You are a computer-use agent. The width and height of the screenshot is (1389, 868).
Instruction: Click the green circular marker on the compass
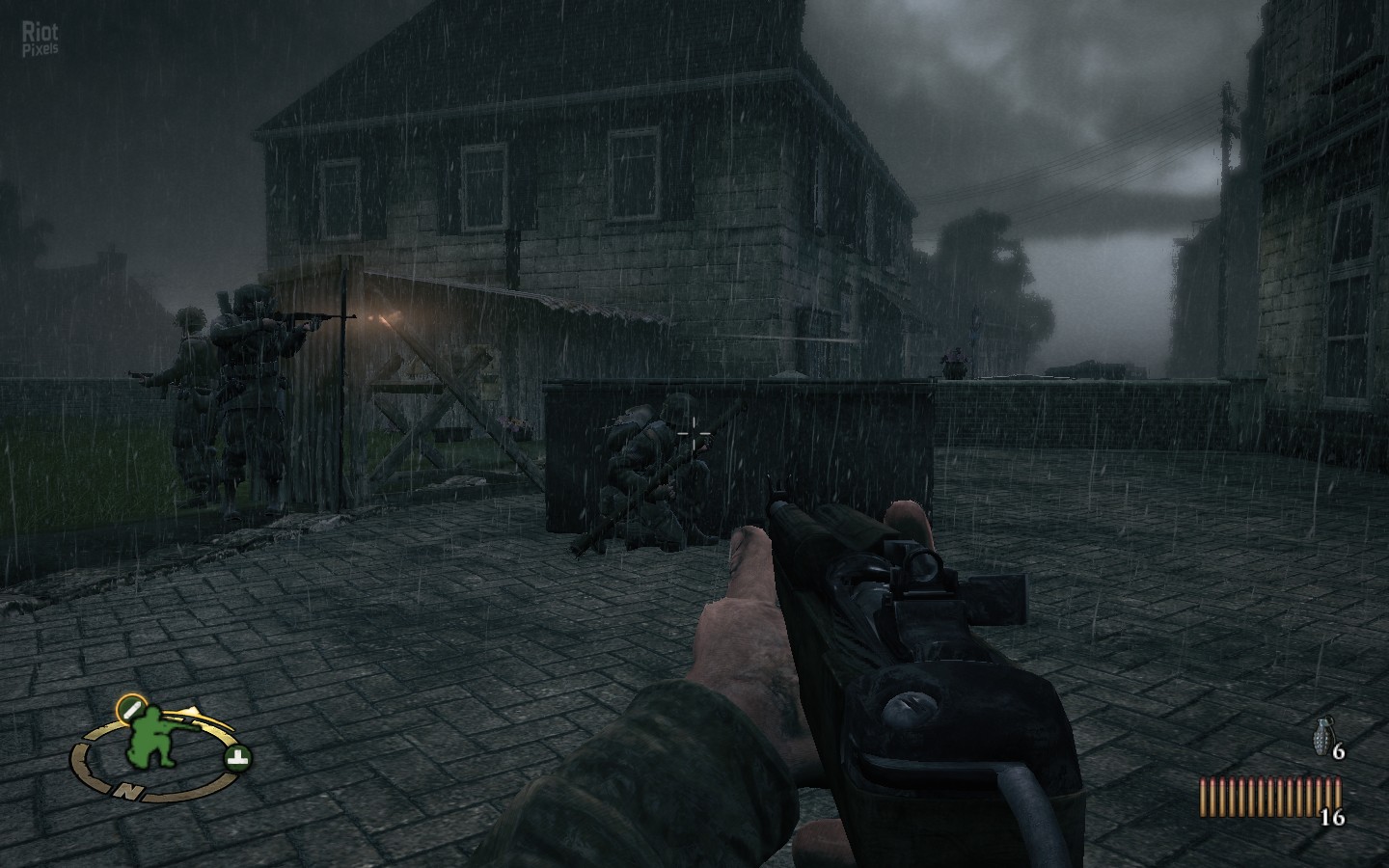(236, 756)
